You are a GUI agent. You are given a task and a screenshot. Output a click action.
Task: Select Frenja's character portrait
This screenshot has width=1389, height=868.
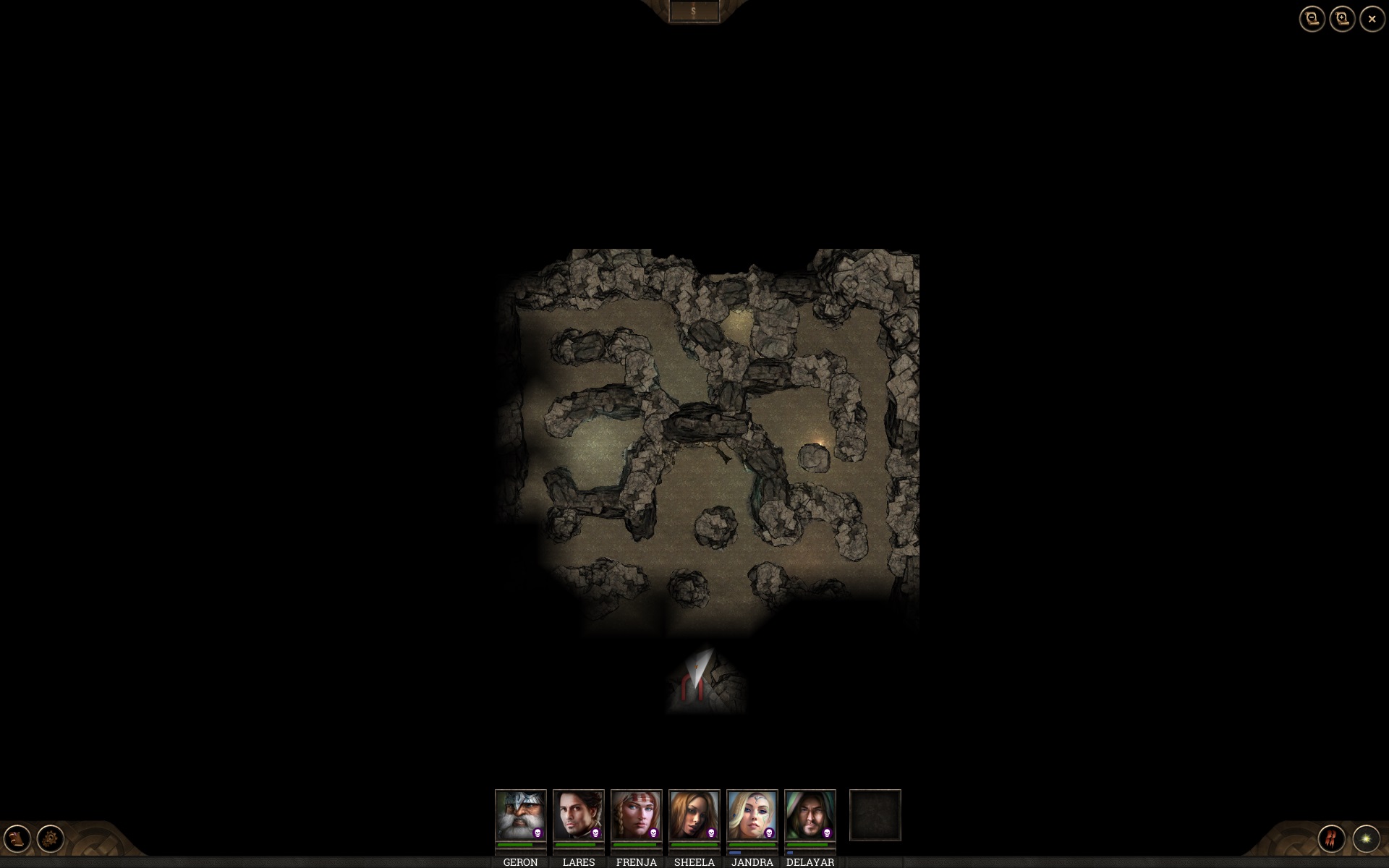pos(636,814)
